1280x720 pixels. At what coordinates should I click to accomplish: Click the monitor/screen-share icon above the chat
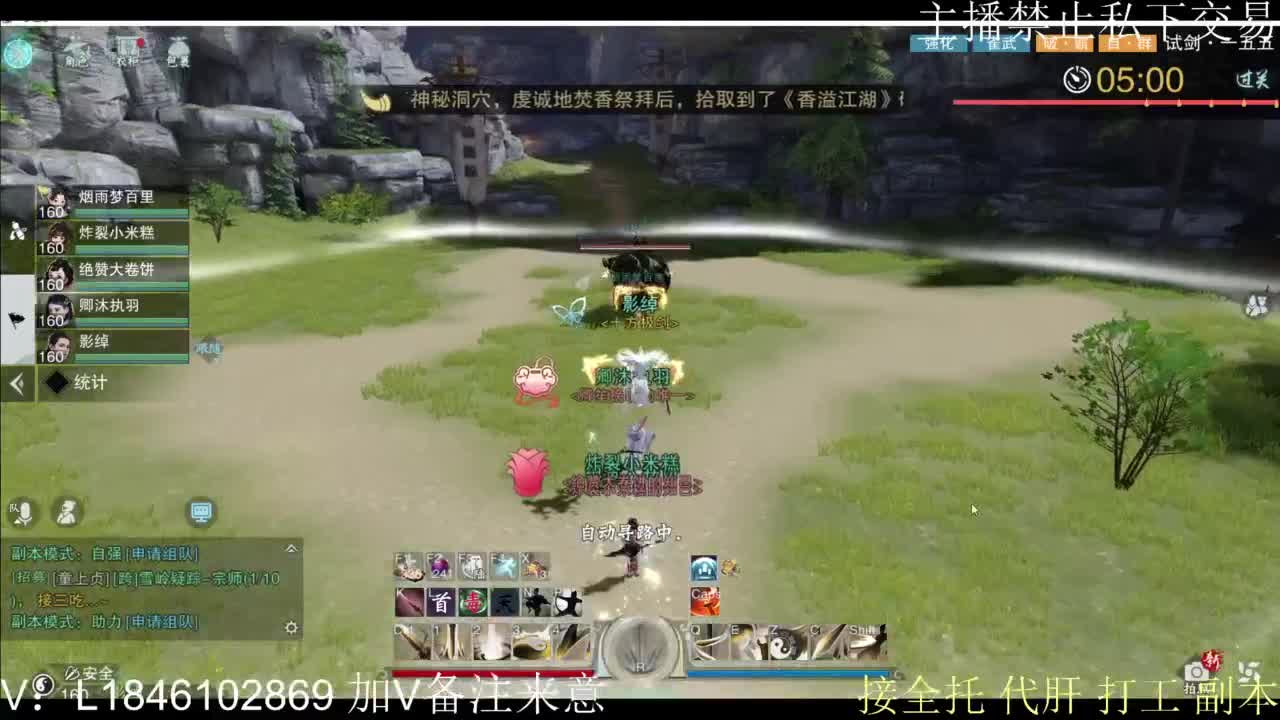tap(200, 512)
